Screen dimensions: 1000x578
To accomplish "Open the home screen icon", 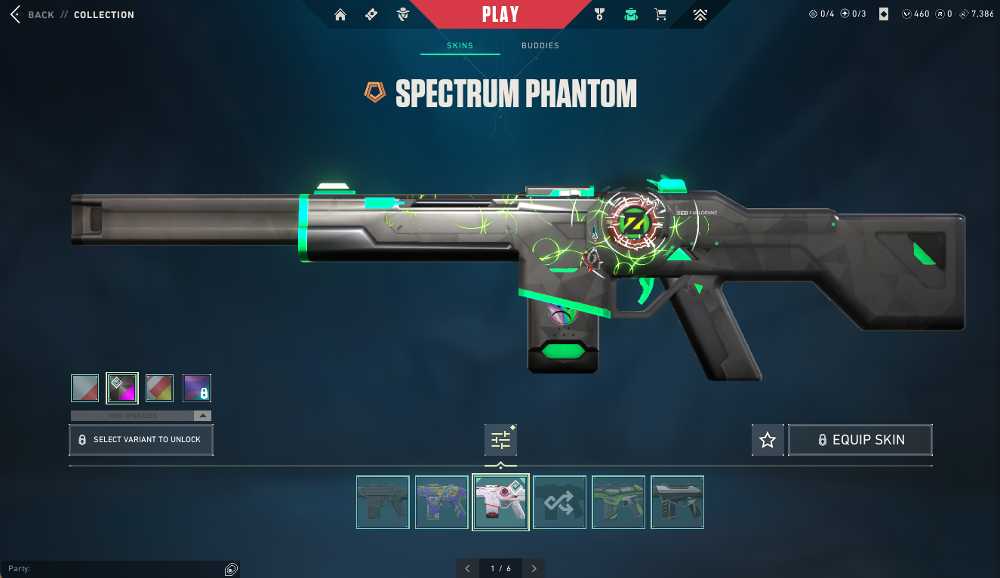I will pos(340,15).
